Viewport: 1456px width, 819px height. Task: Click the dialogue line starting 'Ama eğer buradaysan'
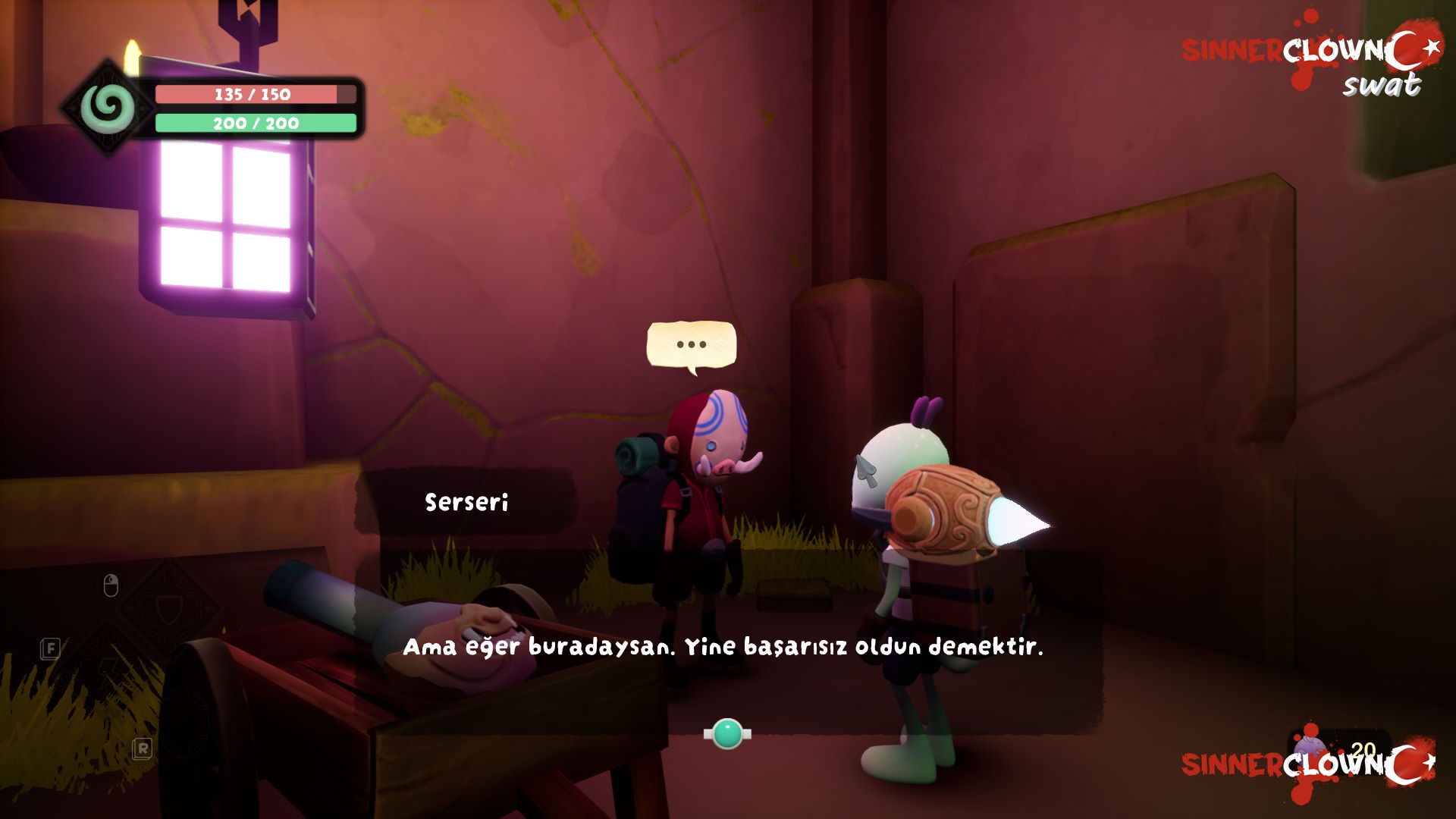[x=723, y=647]
